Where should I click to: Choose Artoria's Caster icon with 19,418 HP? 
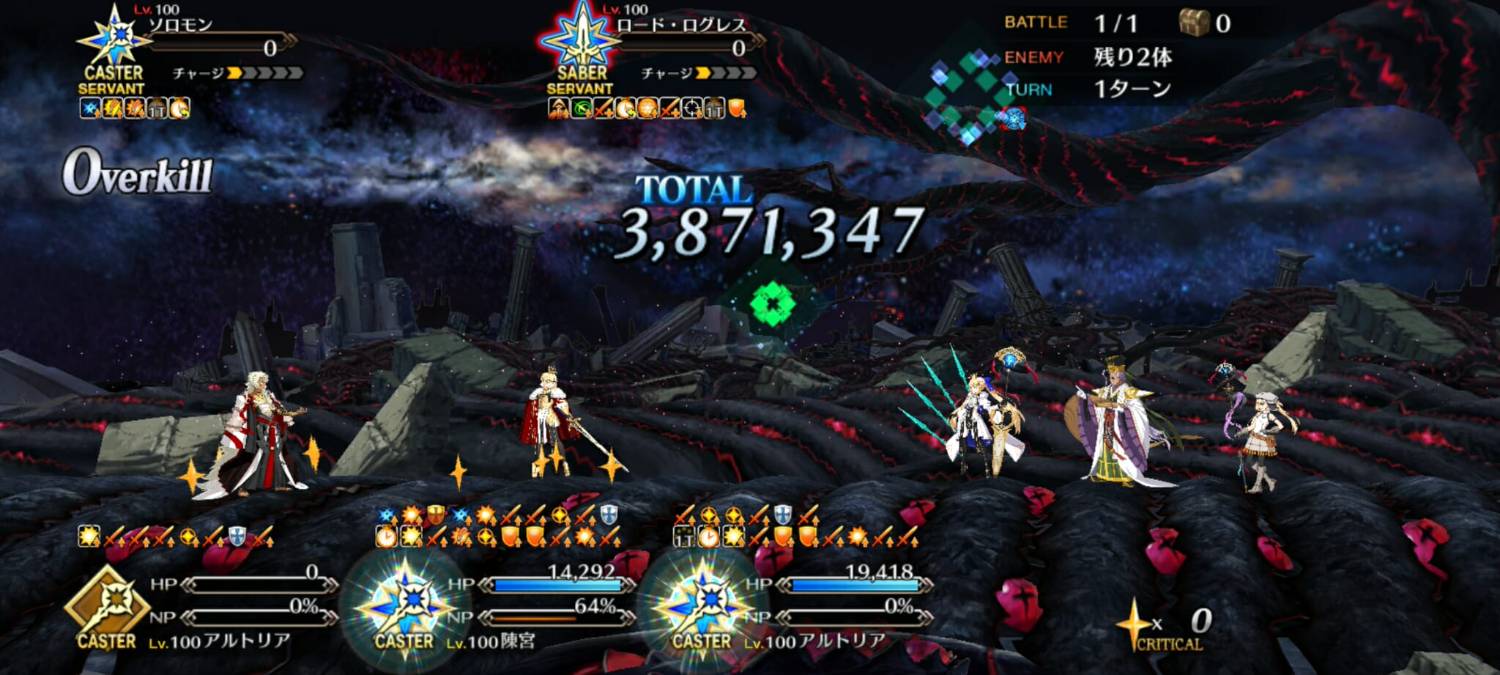702,605
